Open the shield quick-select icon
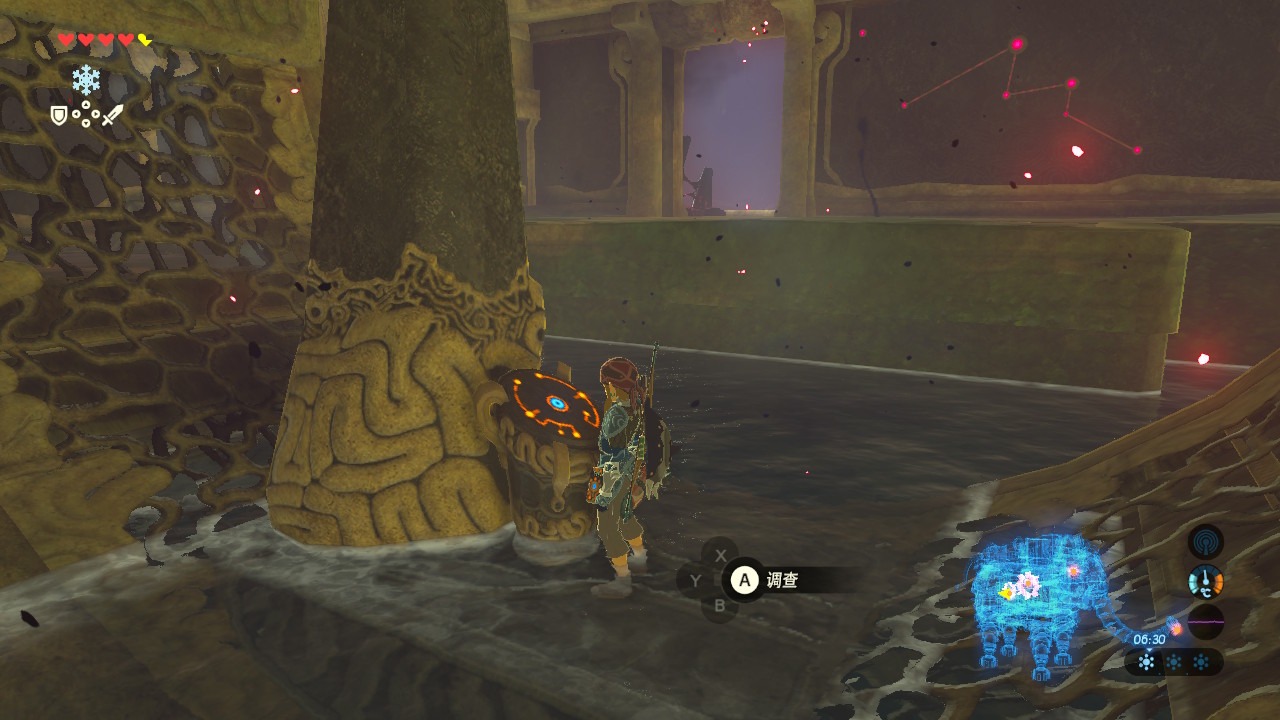1280x720 pixels. tap(59, 116)
